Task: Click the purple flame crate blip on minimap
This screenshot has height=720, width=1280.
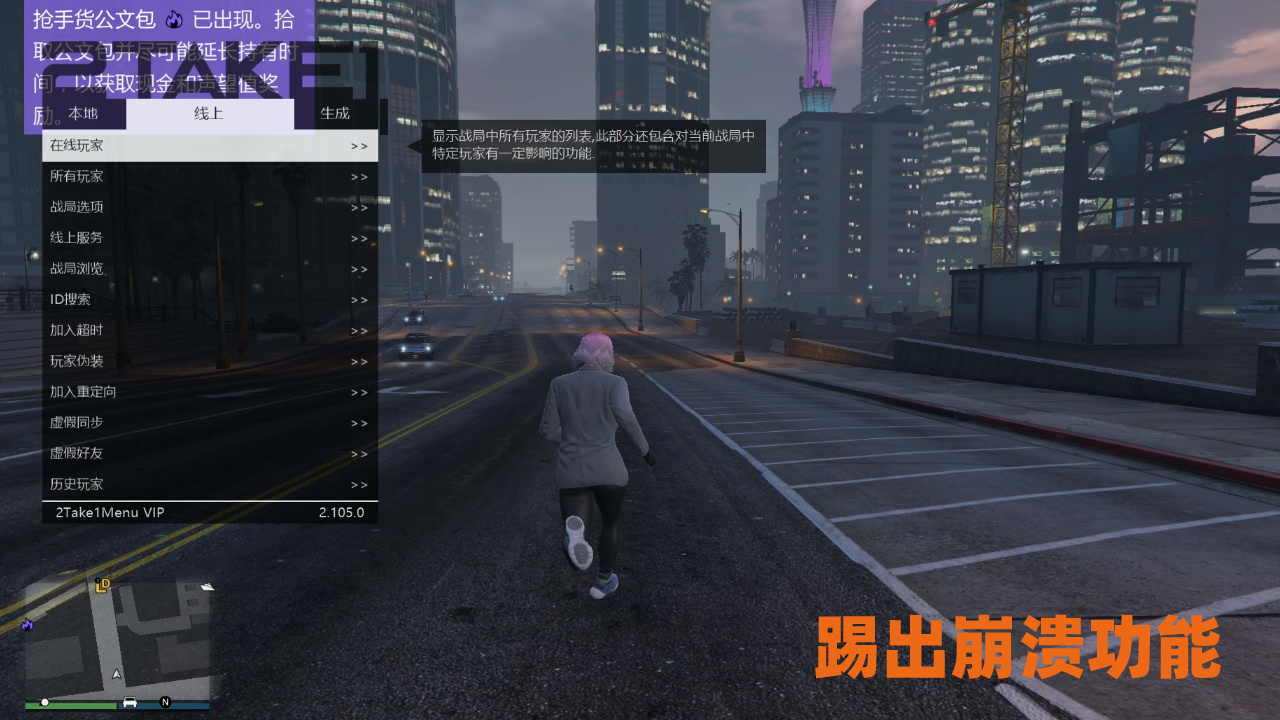Action: click(x=28, y=626)
